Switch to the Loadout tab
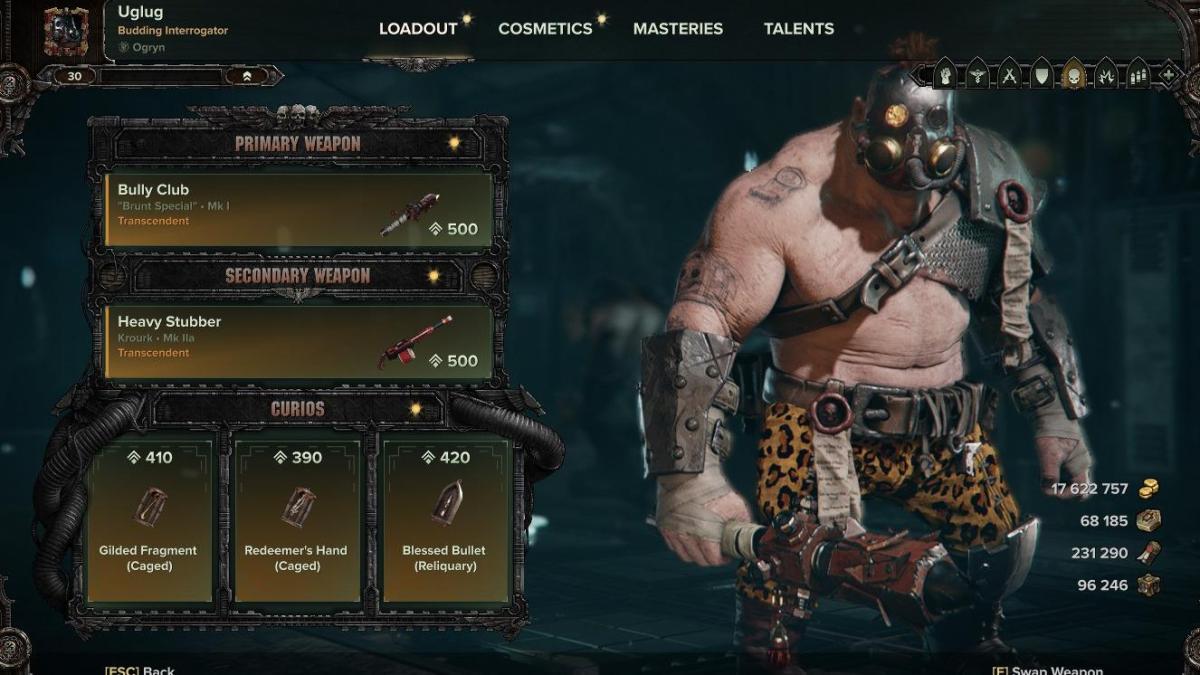This screenshot has height=675, width=1200. [417, 29]
